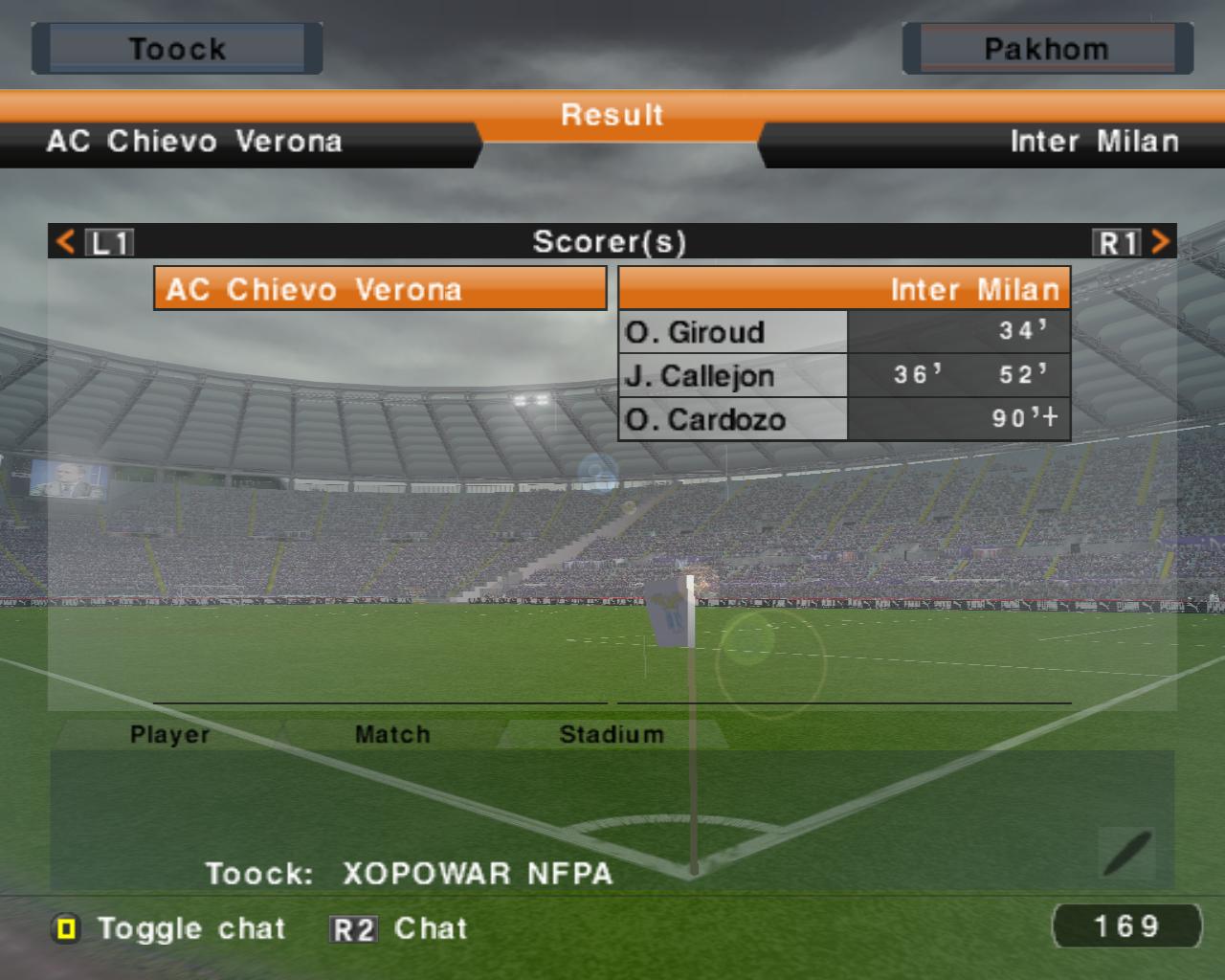Viewport: 1225px width, 980px height.
Task: Switch to the Player tab
Action: pyautogui.click(x=169, y=734)
